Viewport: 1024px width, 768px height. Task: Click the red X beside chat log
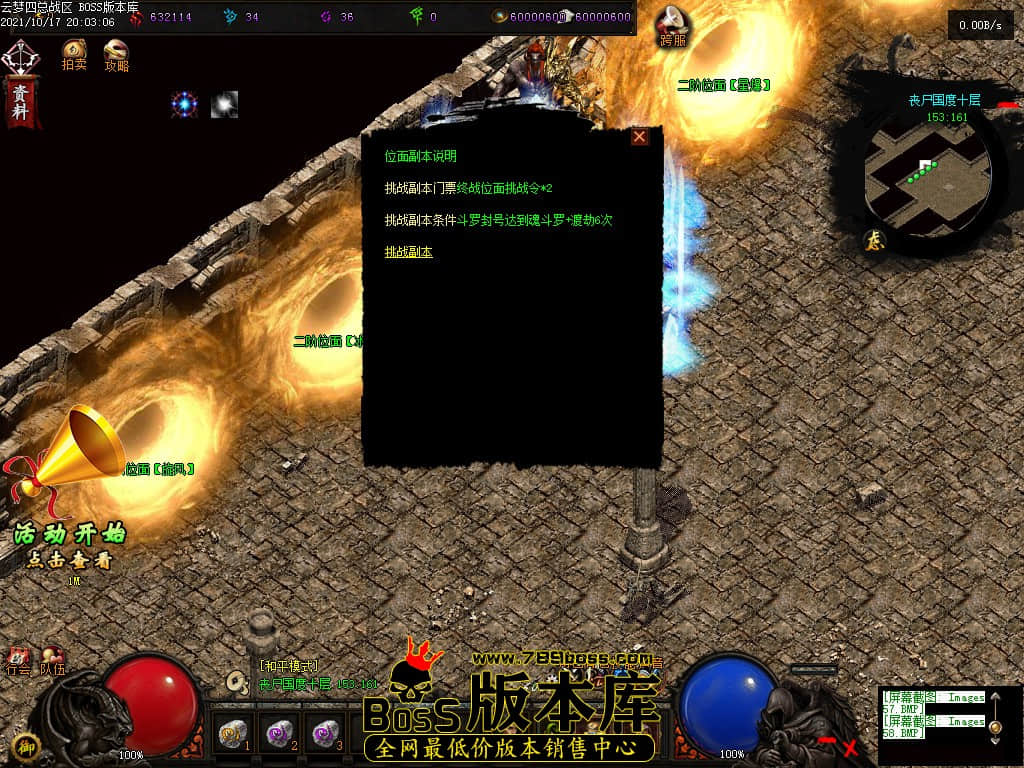[851, 746]
